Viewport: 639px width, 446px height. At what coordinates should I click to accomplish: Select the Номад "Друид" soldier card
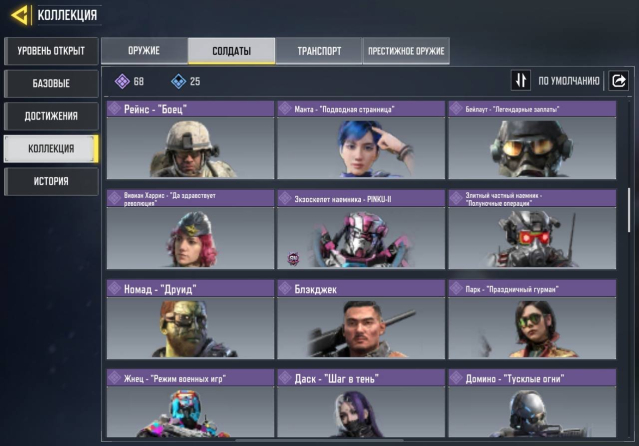[x=190, y=319]
